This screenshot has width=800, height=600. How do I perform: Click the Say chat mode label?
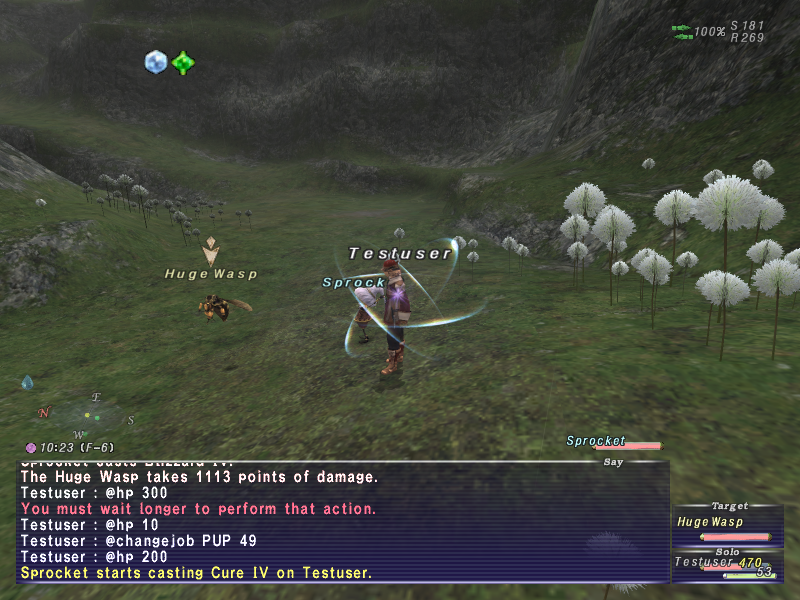pos(612,462)
